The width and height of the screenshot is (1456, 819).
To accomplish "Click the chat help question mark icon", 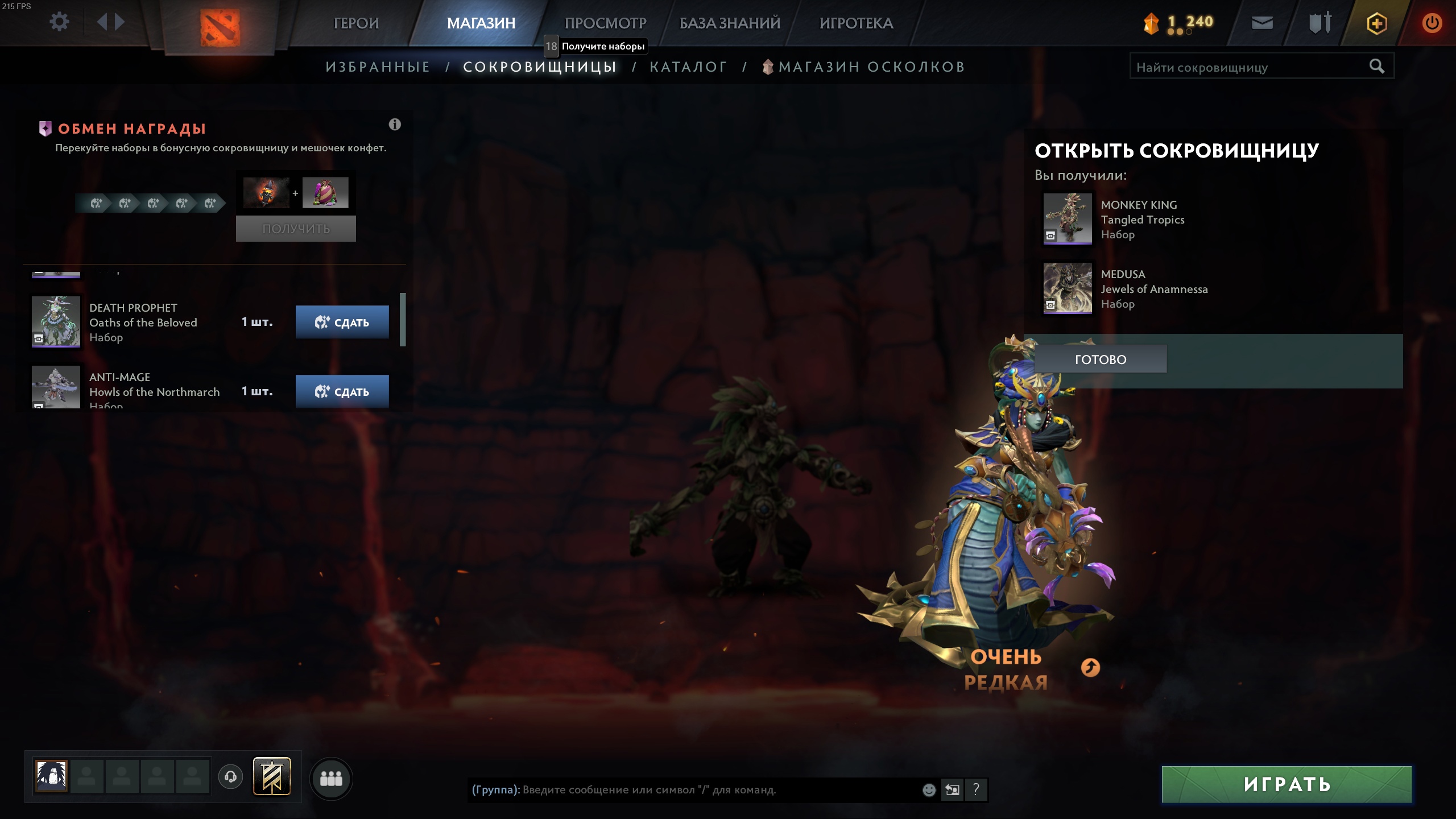I will point(977,790).
